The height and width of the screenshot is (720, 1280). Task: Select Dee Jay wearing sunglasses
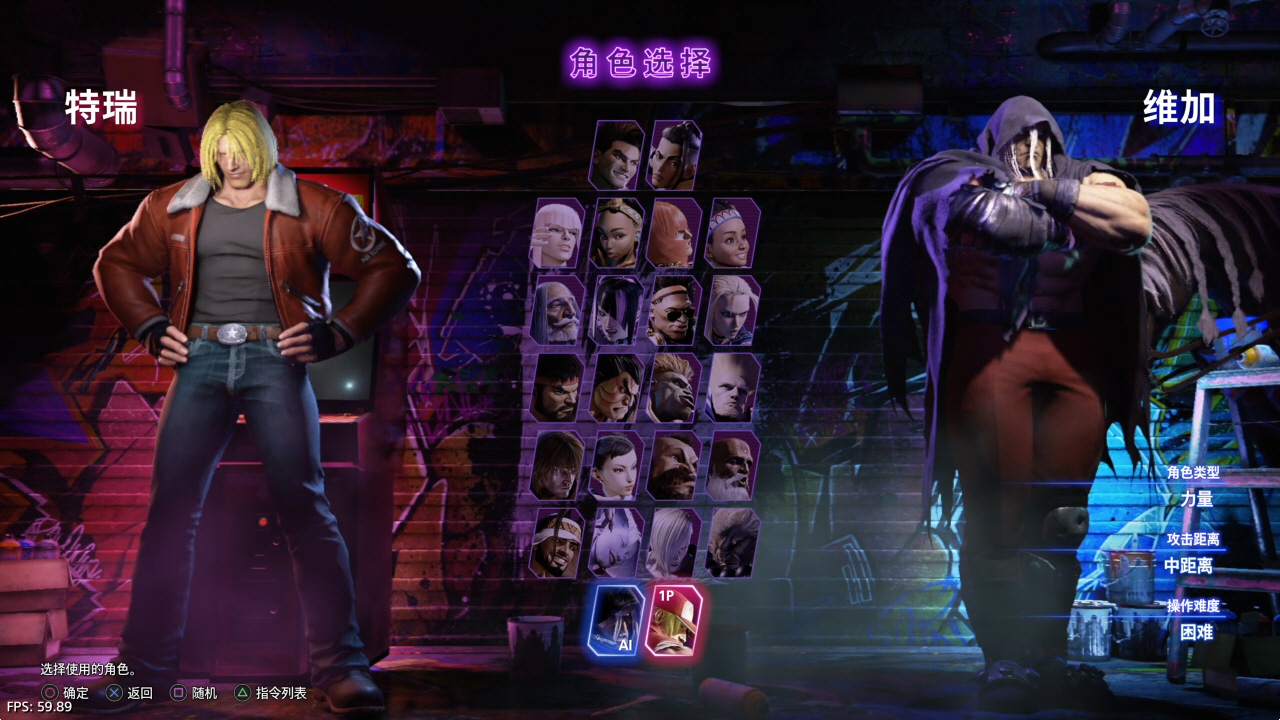pos(674,311)
